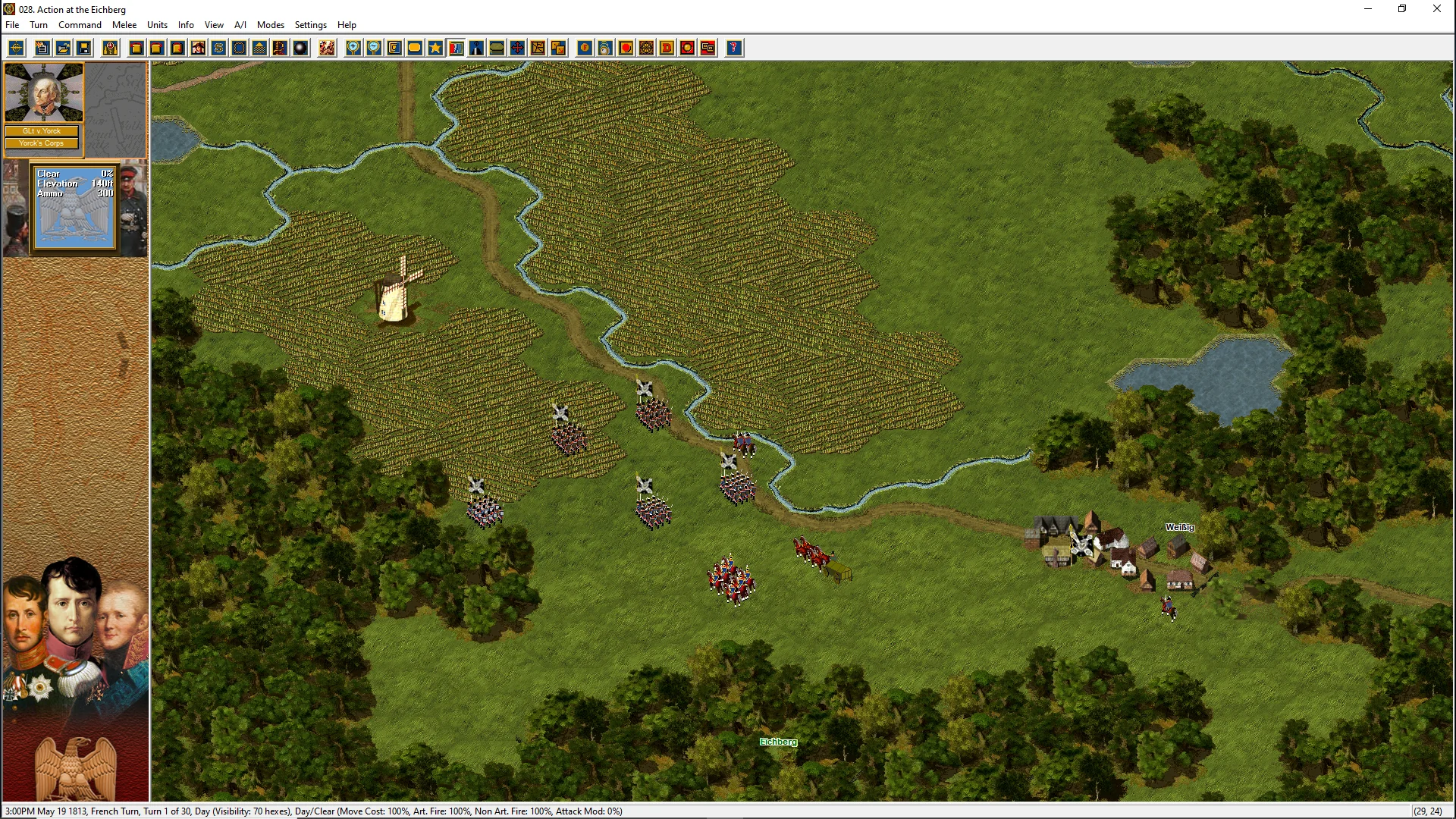Zoom out with the minus magnifier button

click(374, 49)
